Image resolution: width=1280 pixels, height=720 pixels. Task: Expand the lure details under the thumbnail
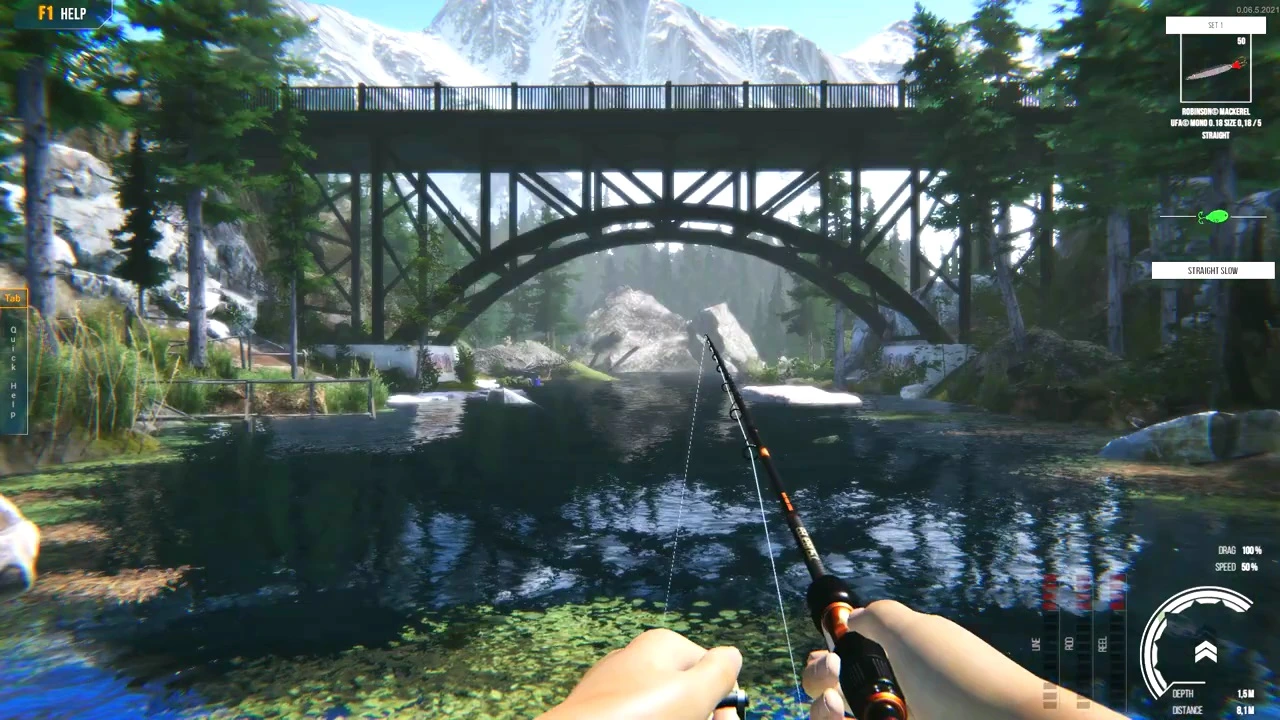click(1215, 122)
